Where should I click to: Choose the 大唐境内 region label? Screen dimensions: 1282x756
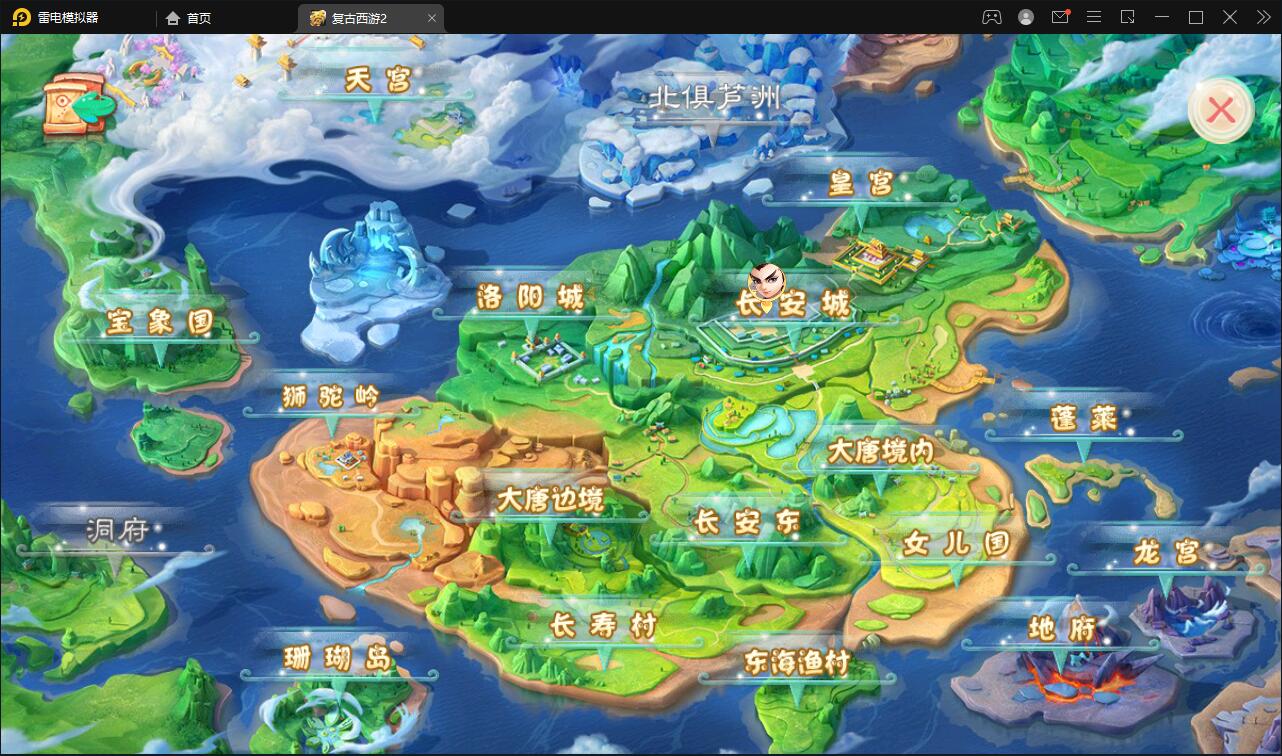click(x=880, y=452)
